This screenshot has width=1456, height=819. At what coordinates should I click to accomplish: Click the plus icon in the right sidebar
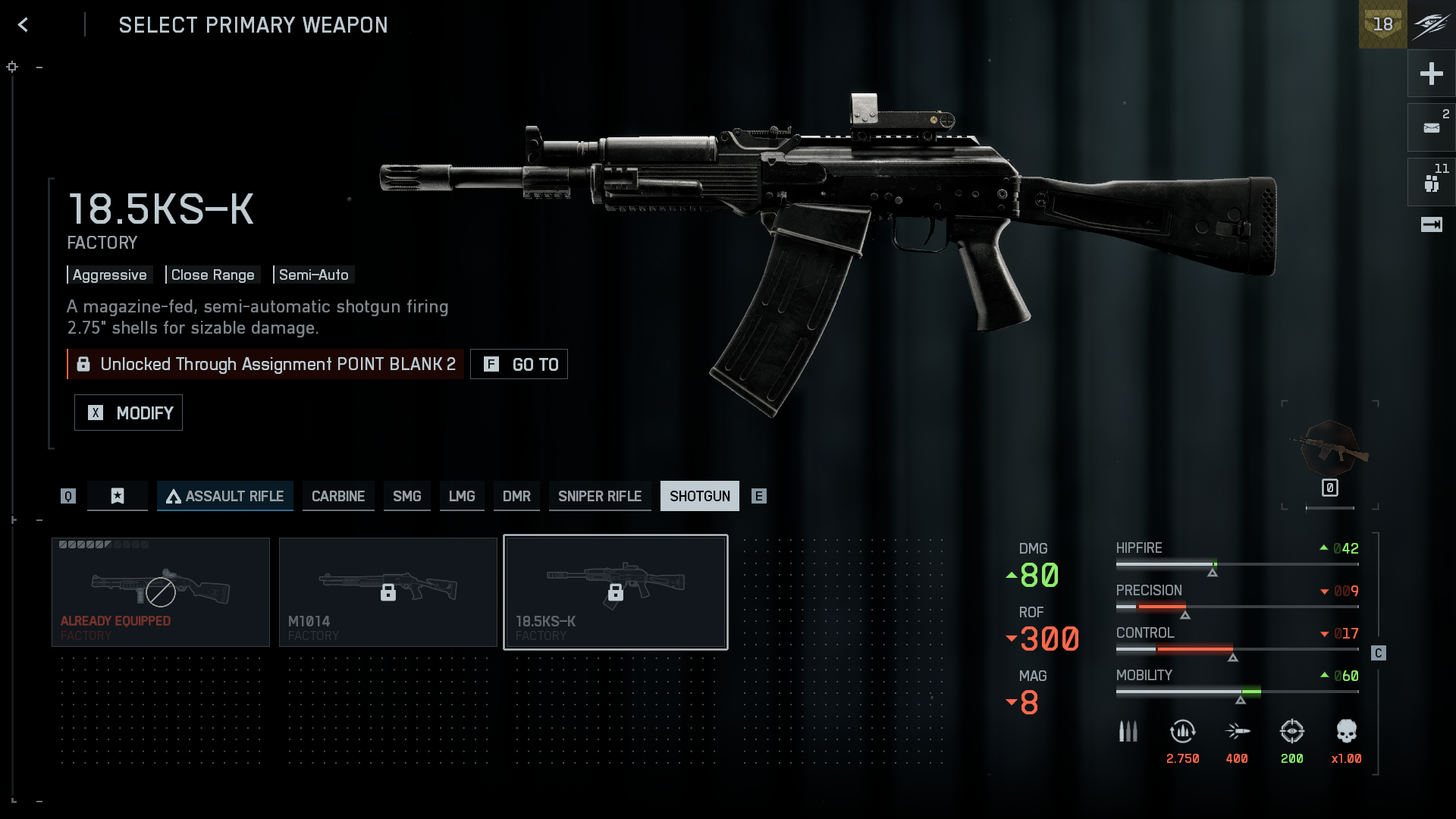(x=1431, y=74)
